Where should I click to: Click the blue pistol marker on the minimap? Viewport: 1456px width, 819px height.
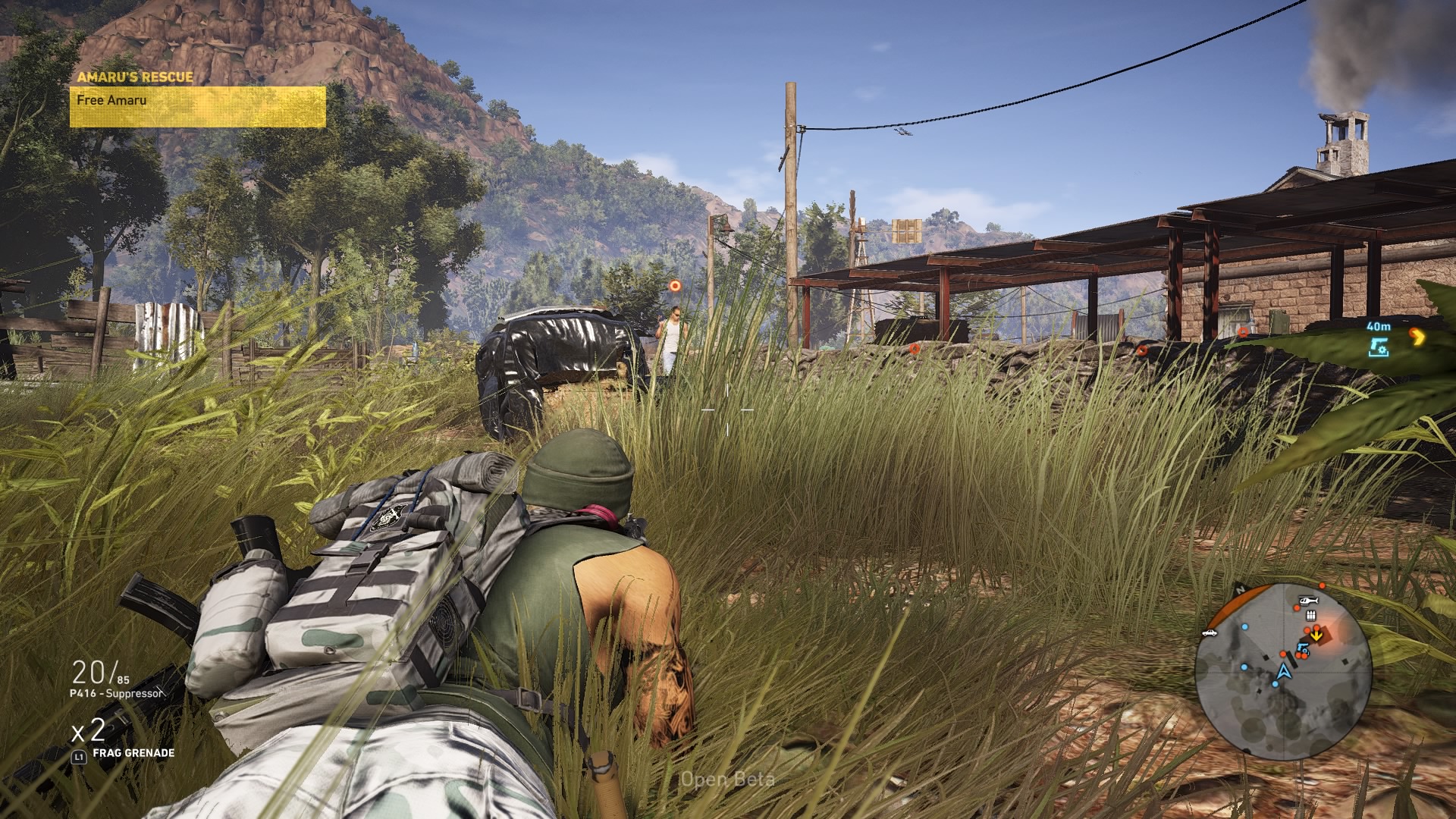(x=1302, y=648)
